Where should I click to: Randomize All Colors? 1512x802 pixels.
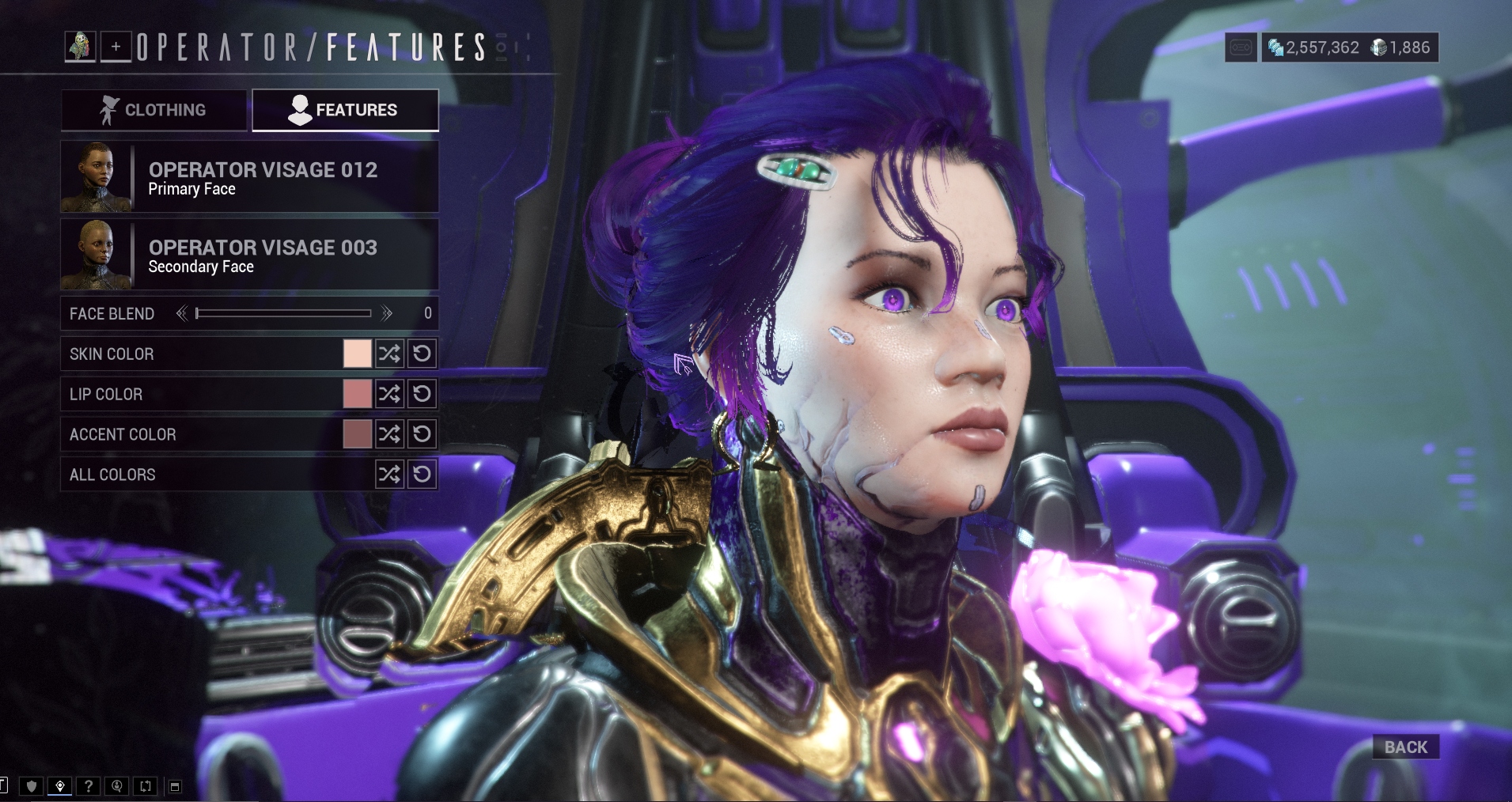389,475
